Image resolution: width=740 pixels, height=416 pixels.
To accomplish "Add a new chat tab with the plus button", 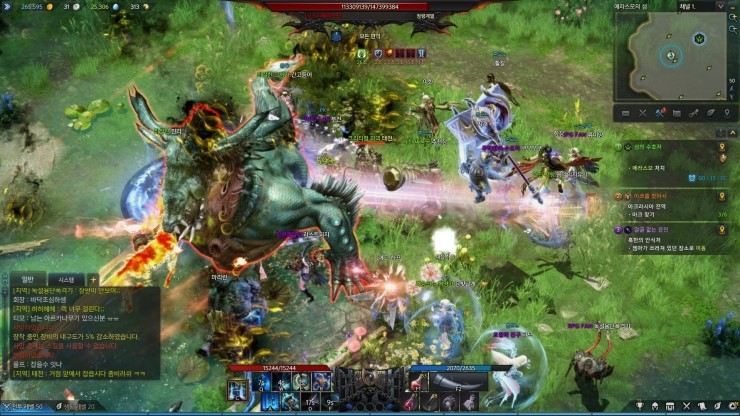I will (93, 279).
